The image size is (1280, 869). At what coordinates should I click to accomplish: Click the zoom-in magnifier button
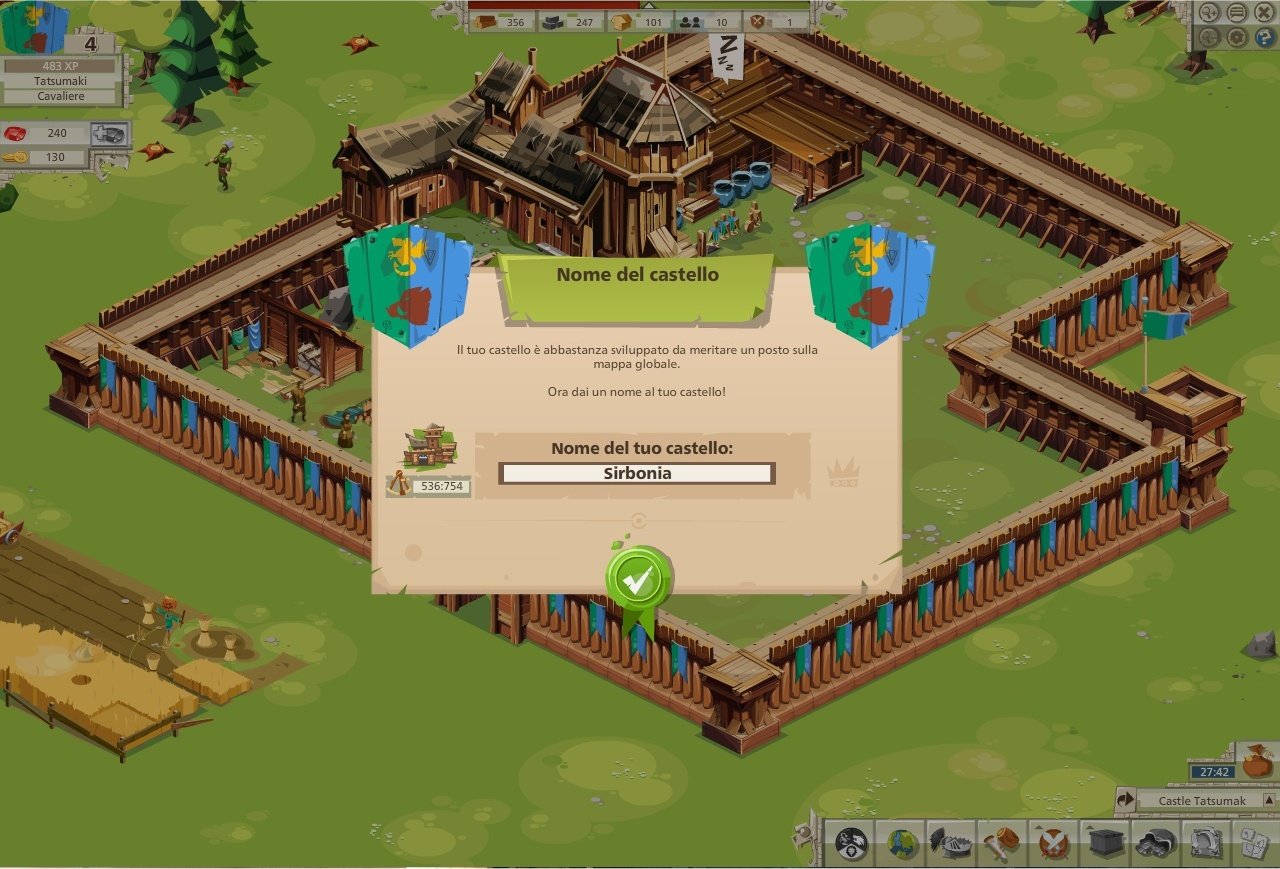tap(1210, 13)
